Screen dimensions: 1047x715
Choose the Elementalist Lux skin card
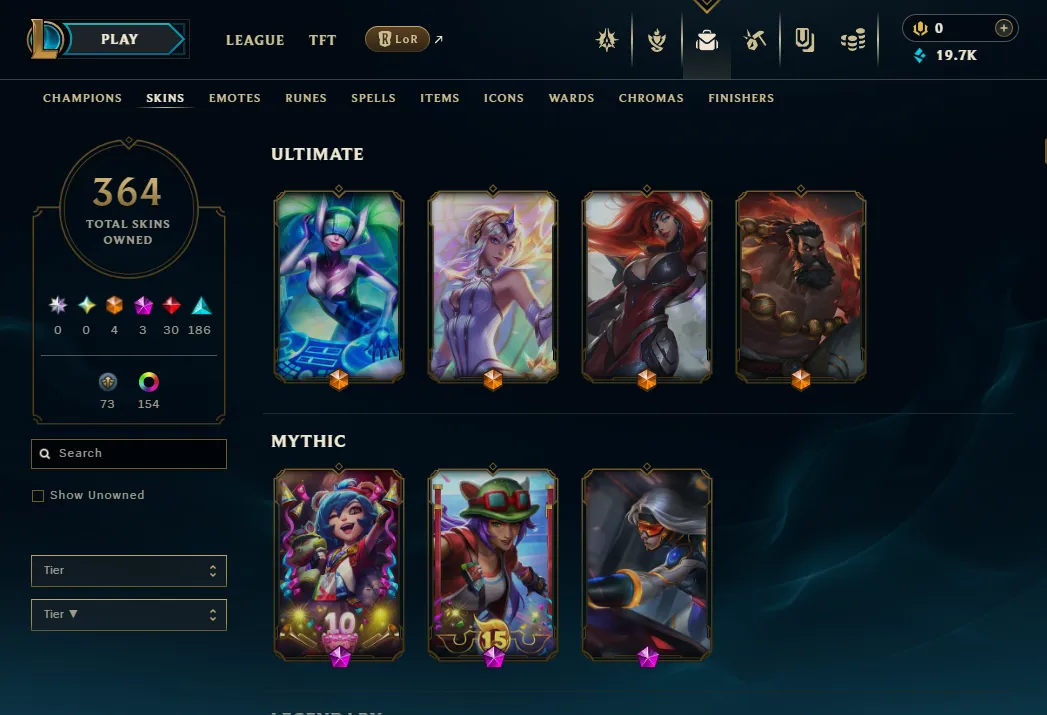(492, 286)
